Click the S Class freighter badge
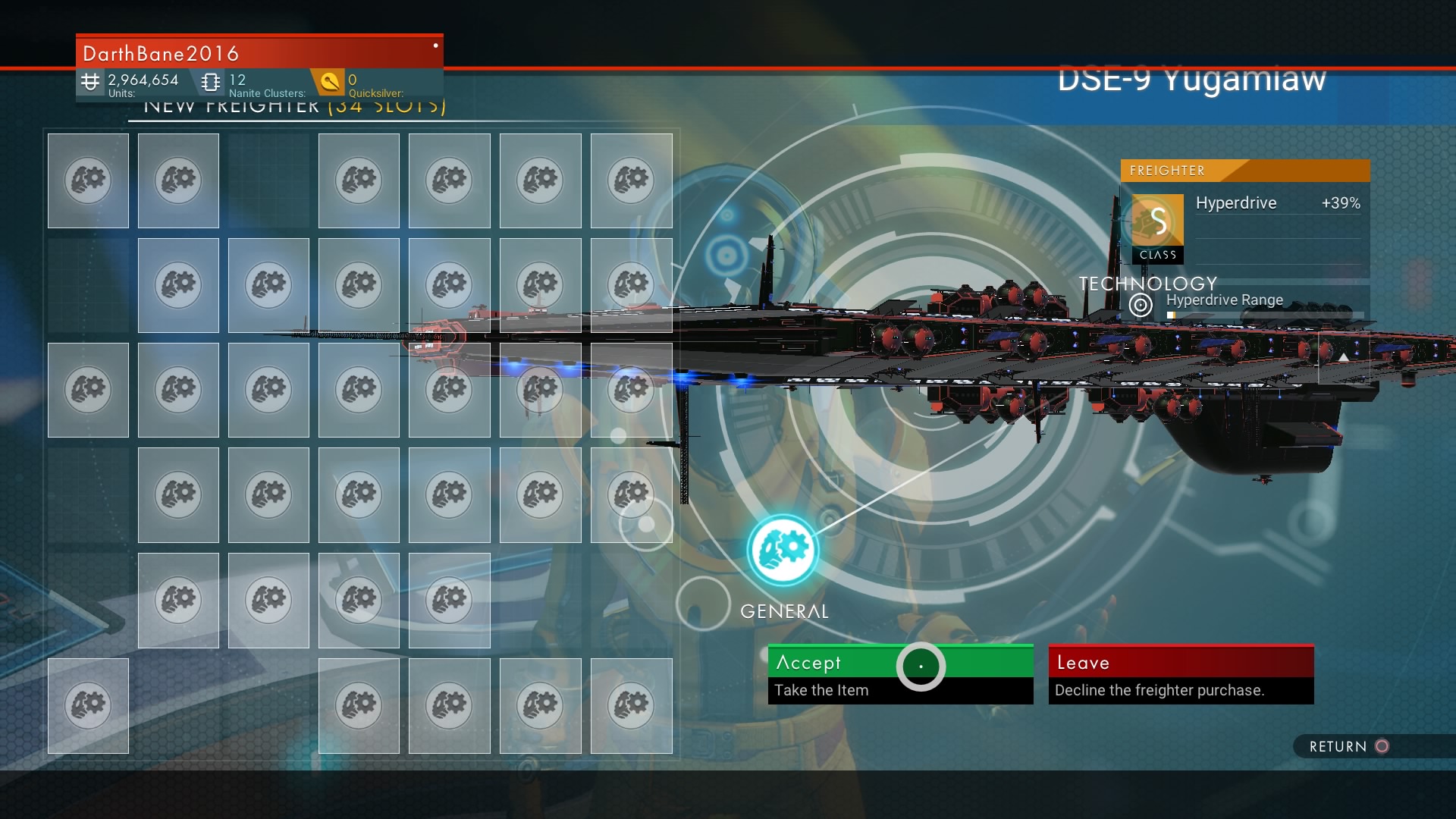Image resolution: width=1456 pixels, height=819 pixels. coord(1157,228)
